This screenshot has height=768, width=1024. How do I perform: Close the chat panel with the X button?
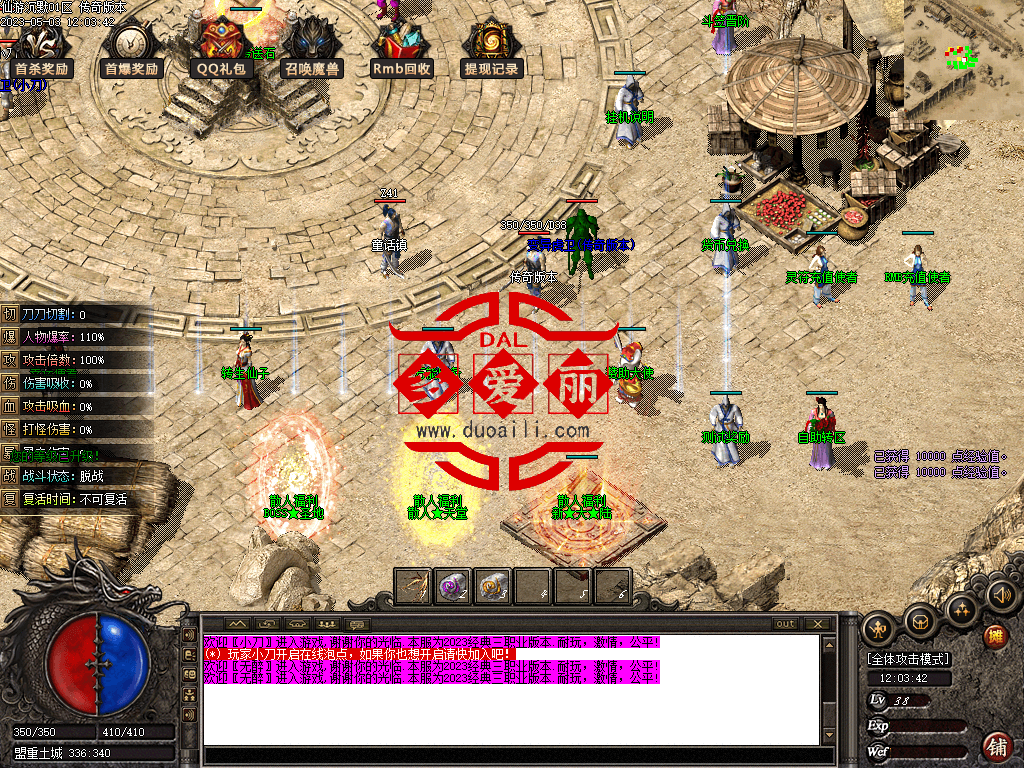[x=819, y=624]
